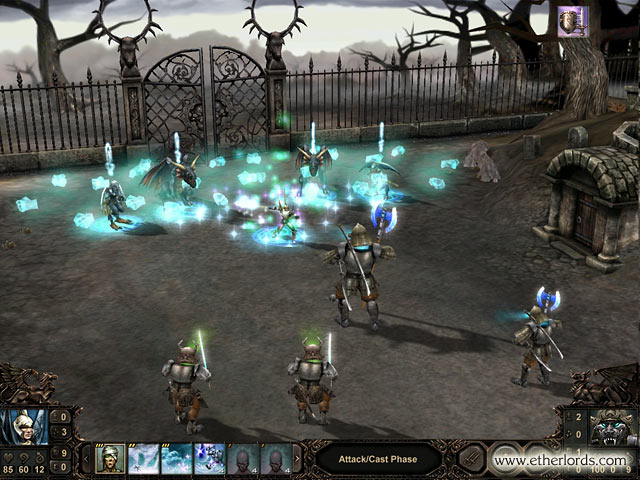Choose the feather spell card

point(144,459)
